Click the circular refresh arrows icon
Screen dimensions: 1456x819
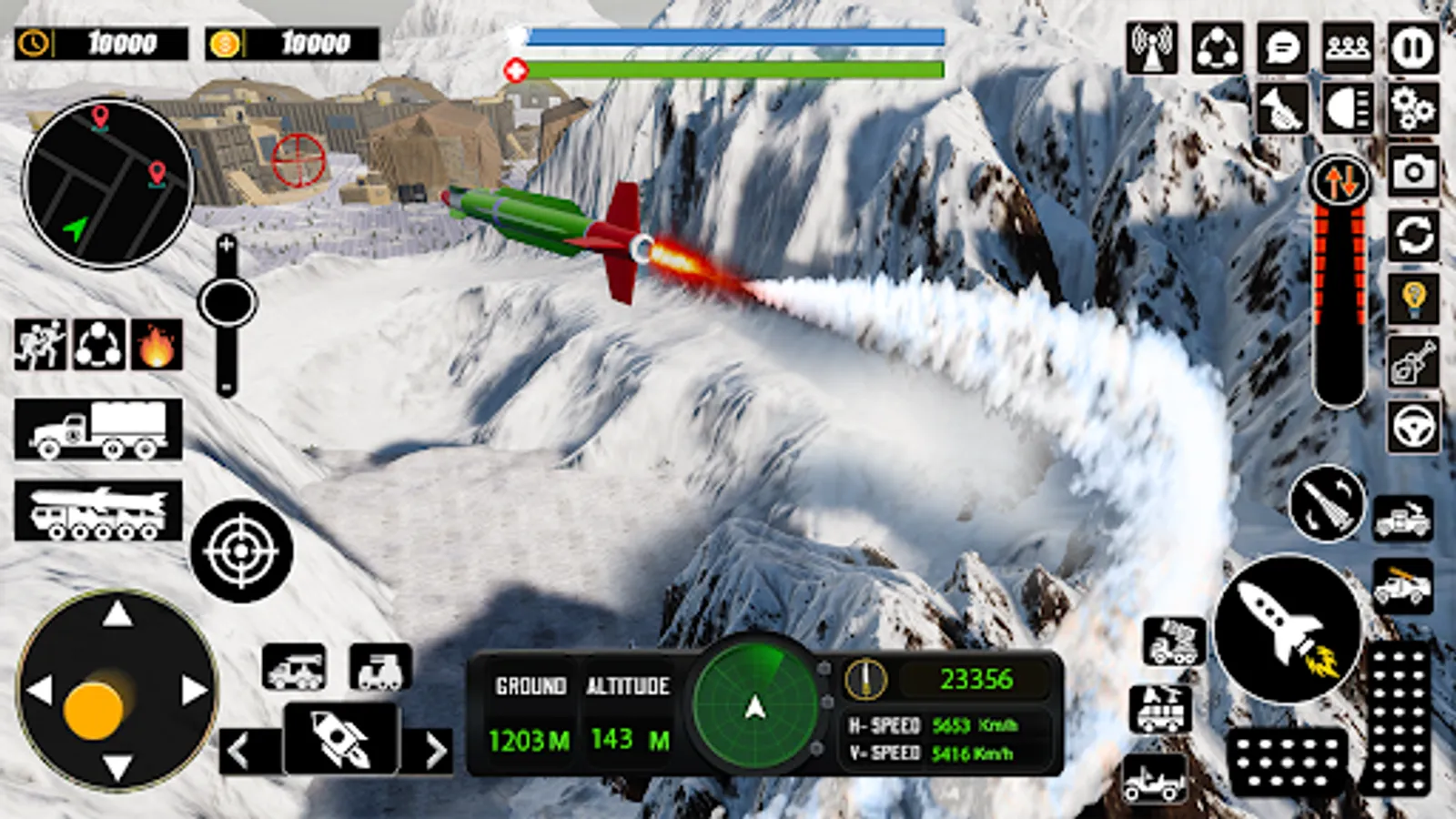tap(1412, 237)
